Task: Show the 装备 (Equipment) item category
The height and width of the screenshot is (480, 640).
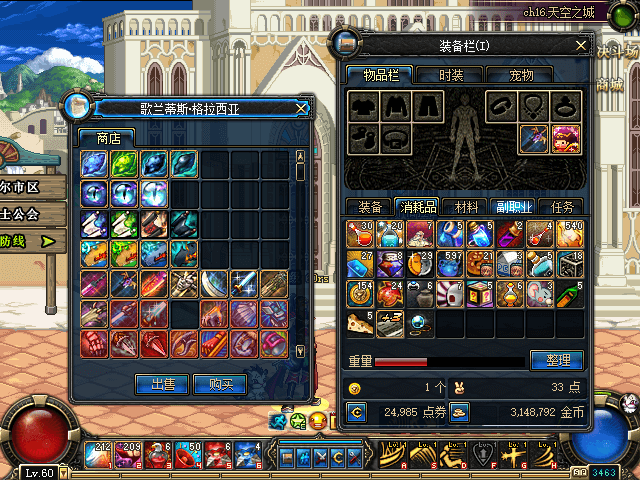Action: tap(370, 207)
